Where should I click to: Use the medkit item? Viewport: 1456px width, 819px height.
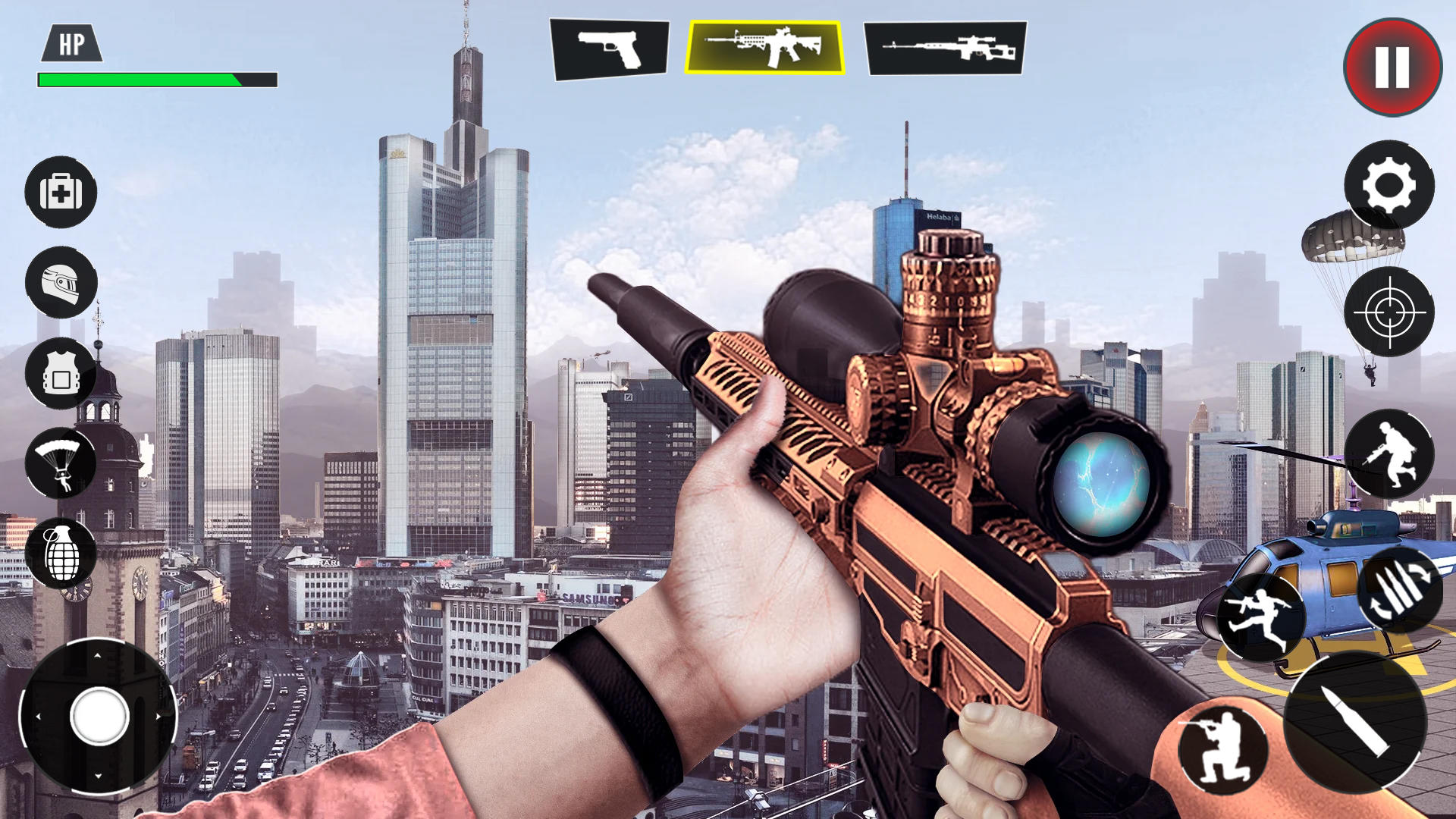61,193
